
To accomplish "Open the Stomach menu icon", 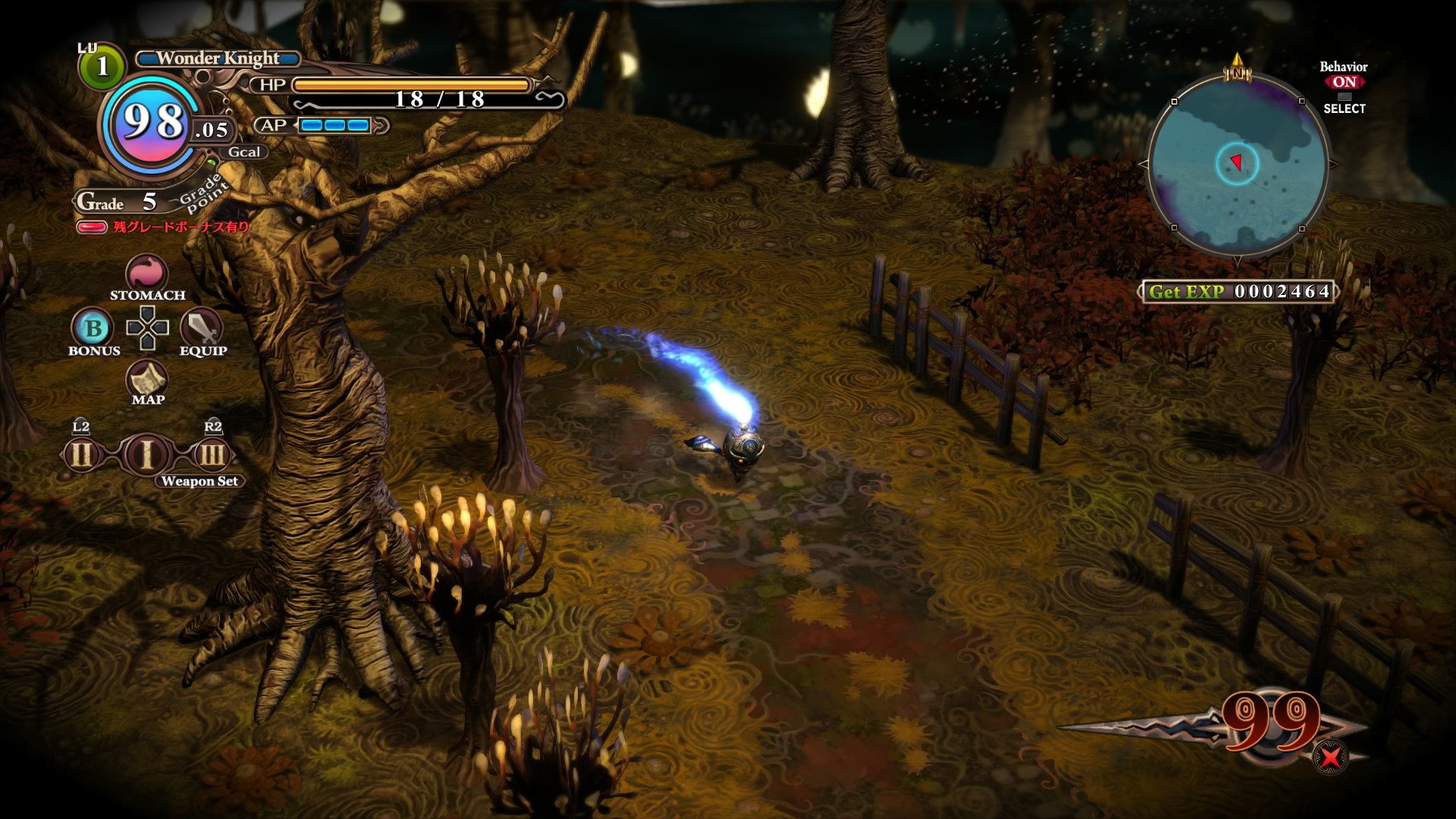I will coord(146,271).
